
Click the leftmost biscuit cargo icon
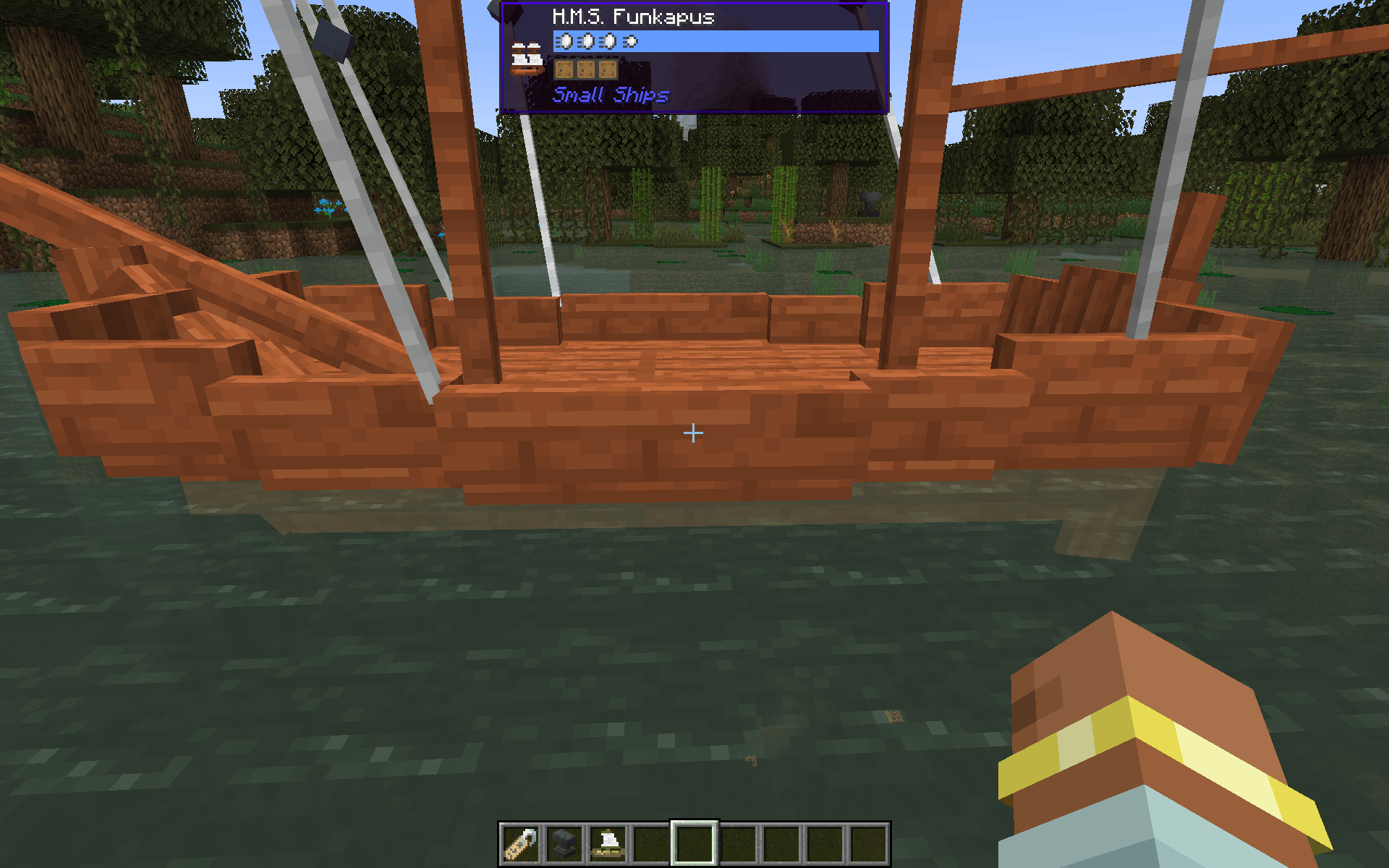[564, 69]
